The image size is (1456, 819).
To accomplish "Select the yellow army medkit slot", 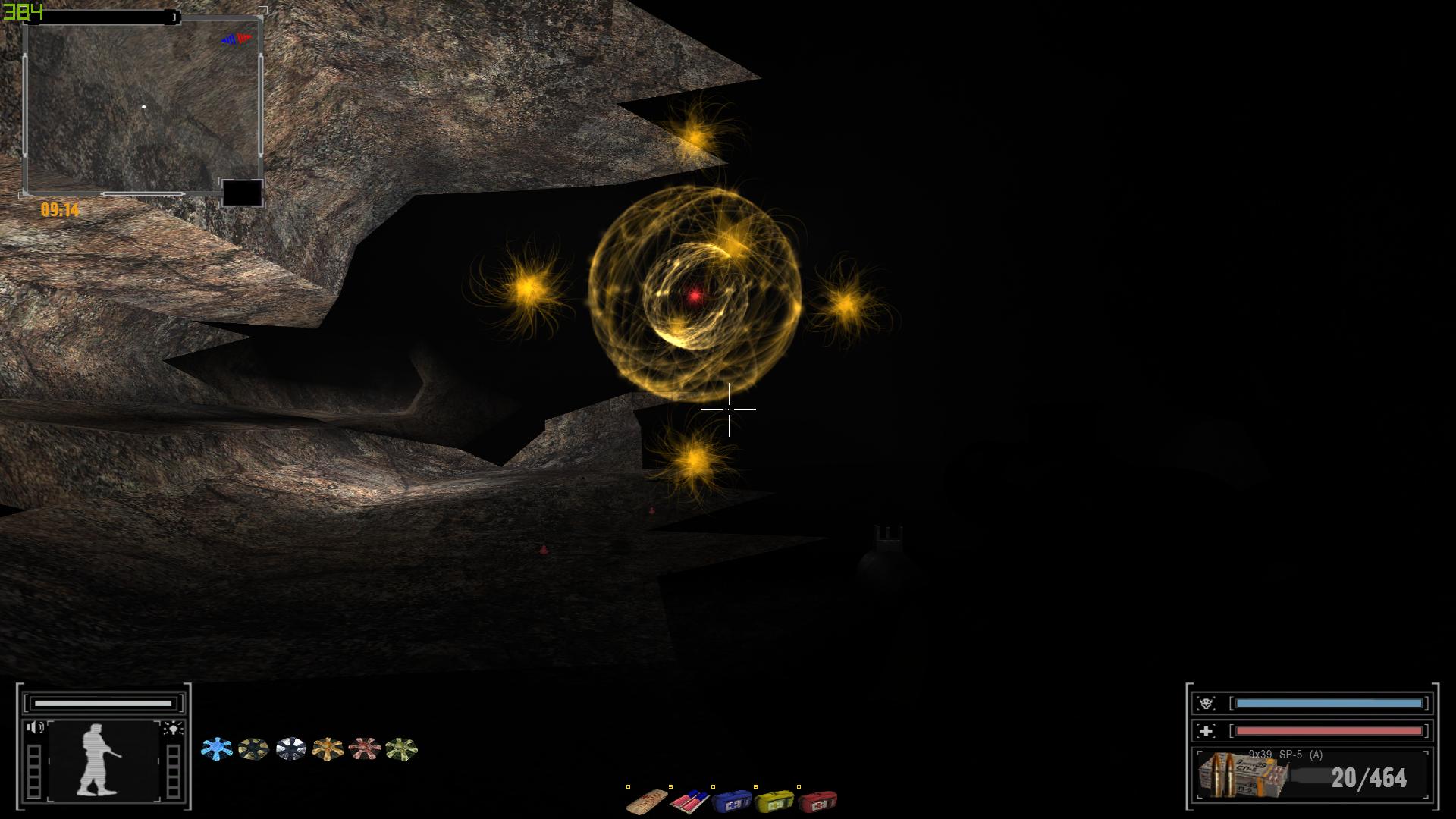I will click(x=773, y=801).
